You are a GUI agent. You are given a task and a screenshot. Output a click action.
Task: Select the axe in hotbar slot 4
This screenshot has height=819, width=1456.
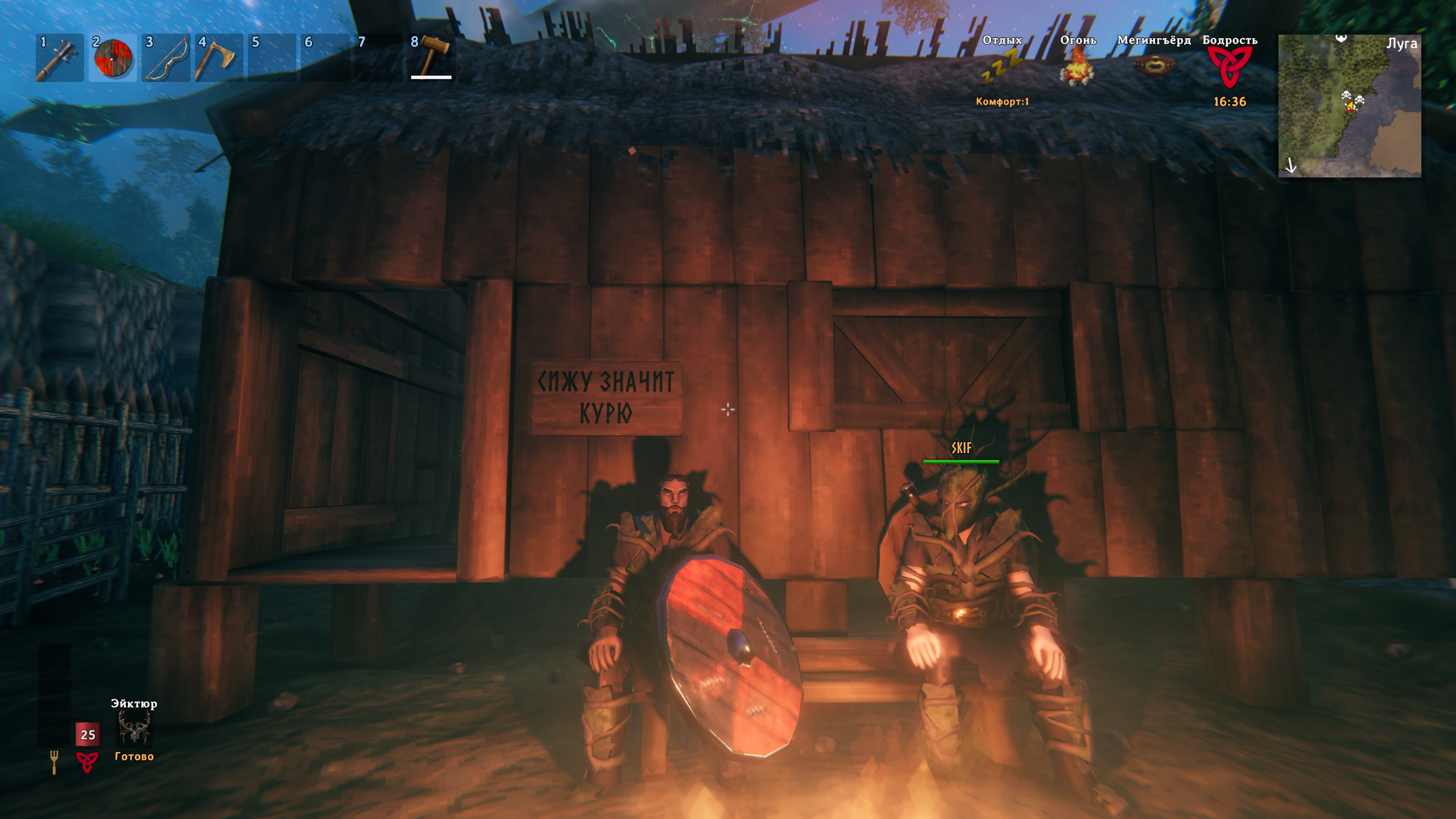pyautogui.click(x=218, y=58)
